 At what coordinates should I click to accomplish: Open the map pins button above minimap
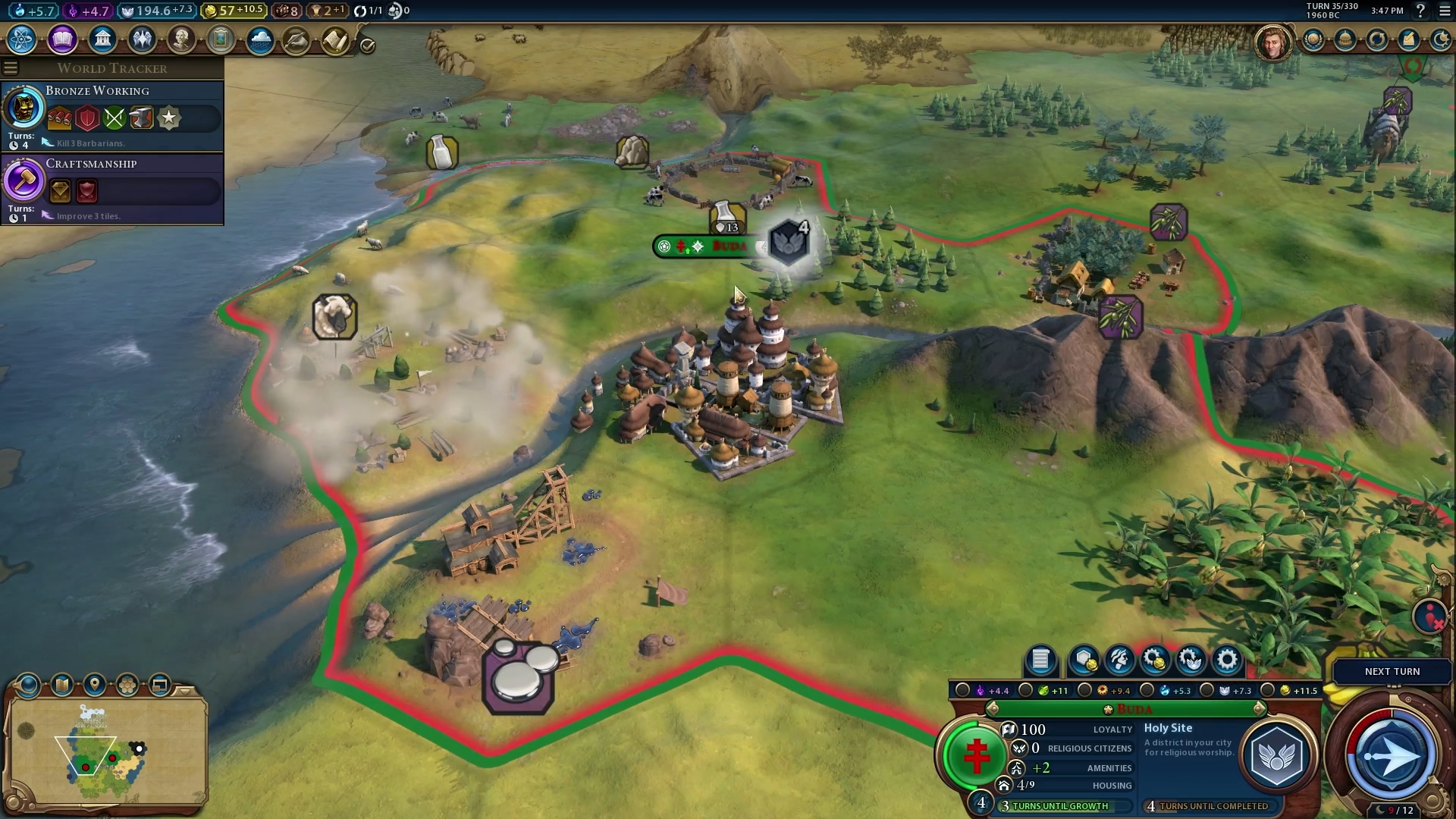click(95, 686)
